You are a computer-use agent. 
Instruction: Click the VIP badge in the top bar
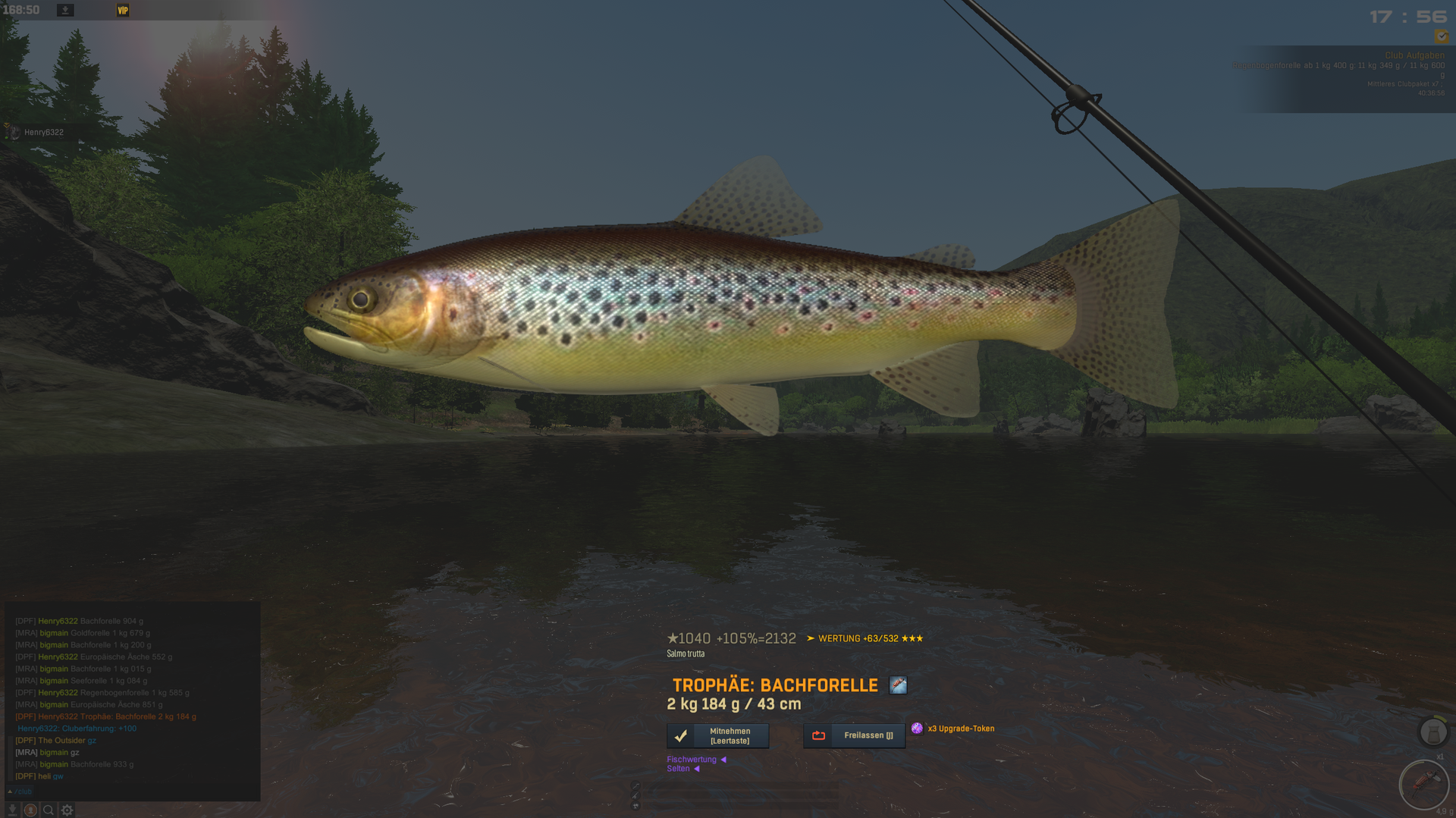123,10
